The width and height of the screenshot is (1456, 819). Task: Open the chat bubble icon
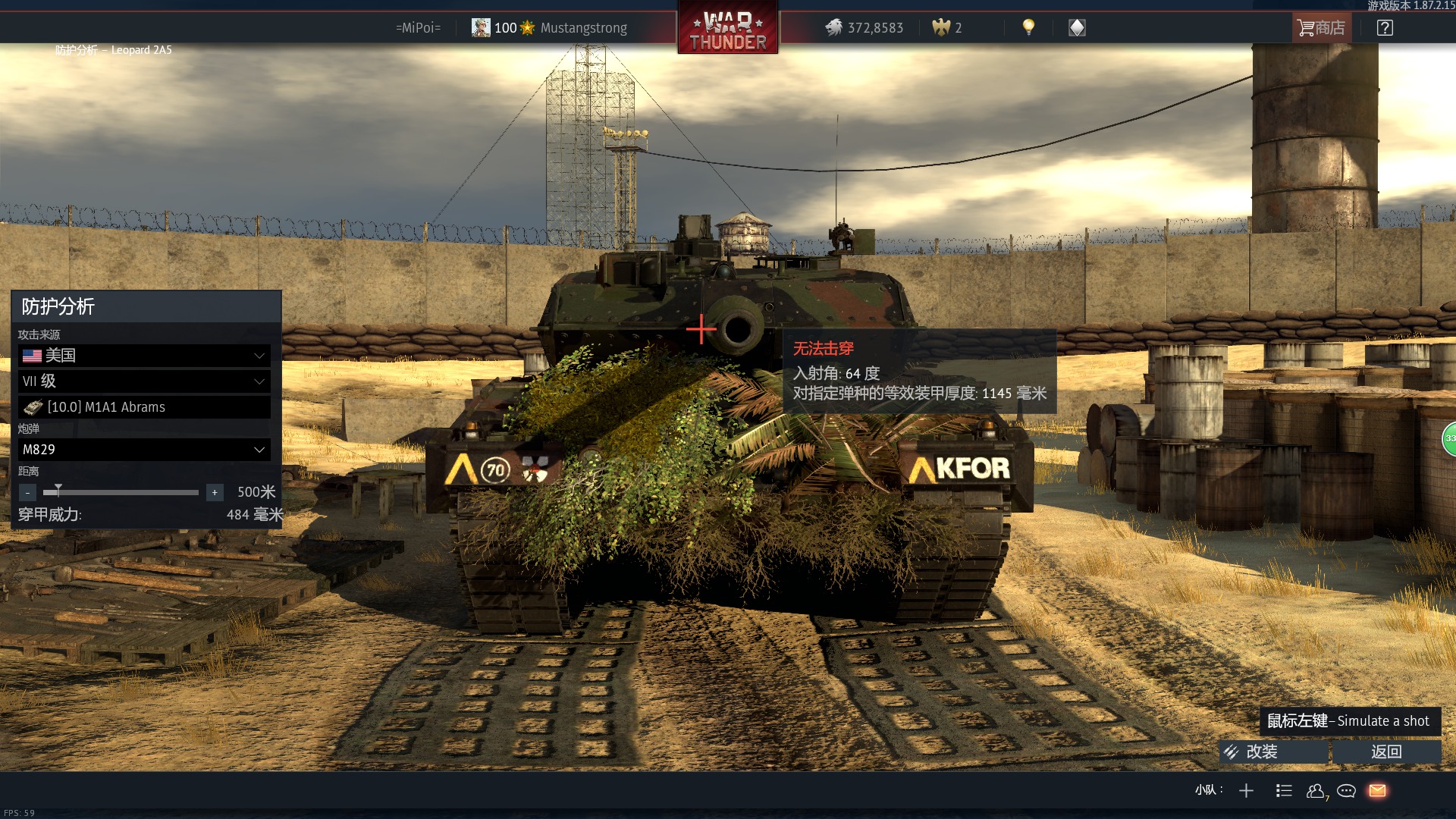tap(1347, 791)
